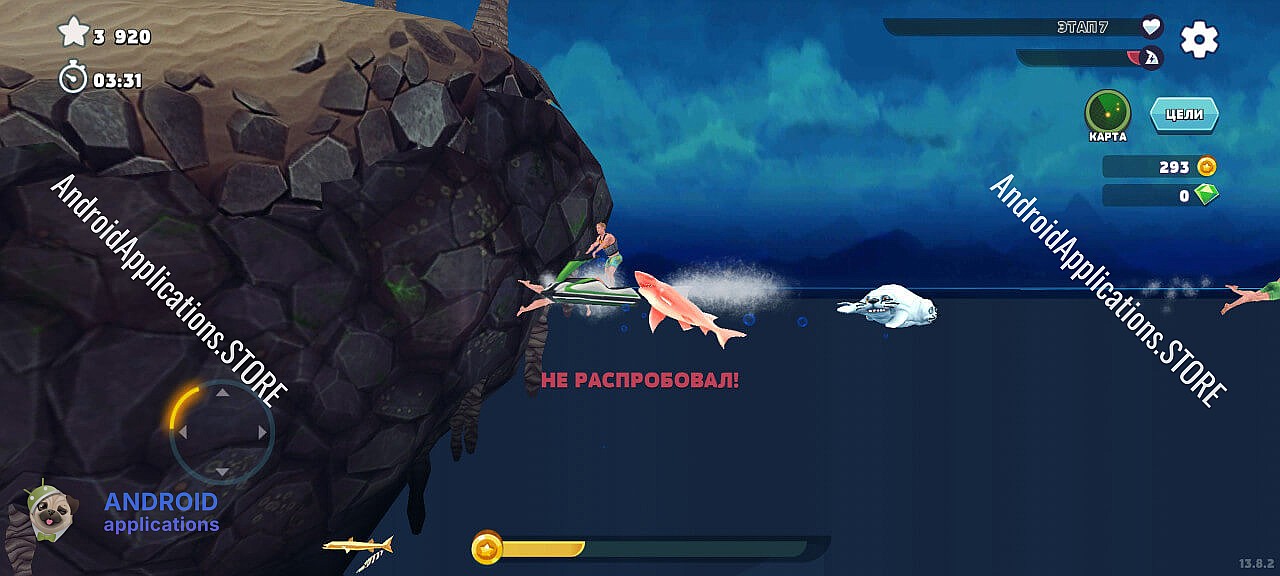Click the gold coin counter
Image resolution: width=1280 pixels, height=576 pixels.
[x=1161, y=167]
